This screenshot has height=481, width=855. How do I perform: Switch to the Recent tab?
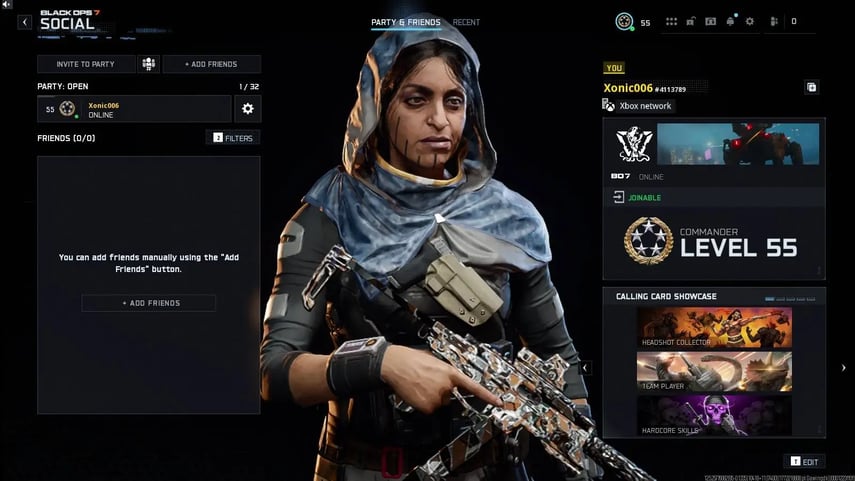[466, 22]
